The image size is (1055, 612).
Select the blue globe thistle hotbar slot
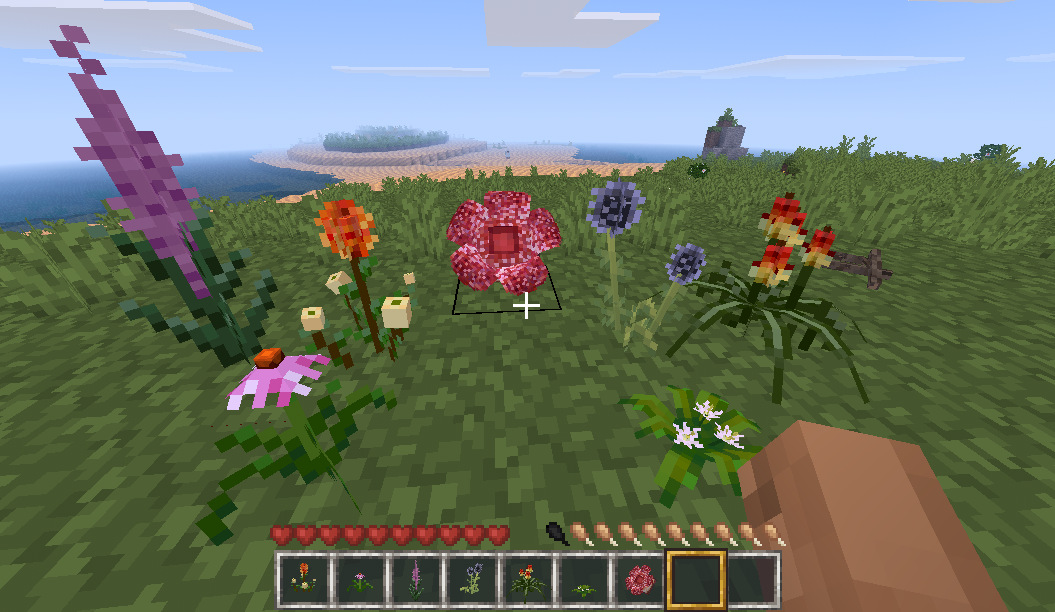click(470, 579)
